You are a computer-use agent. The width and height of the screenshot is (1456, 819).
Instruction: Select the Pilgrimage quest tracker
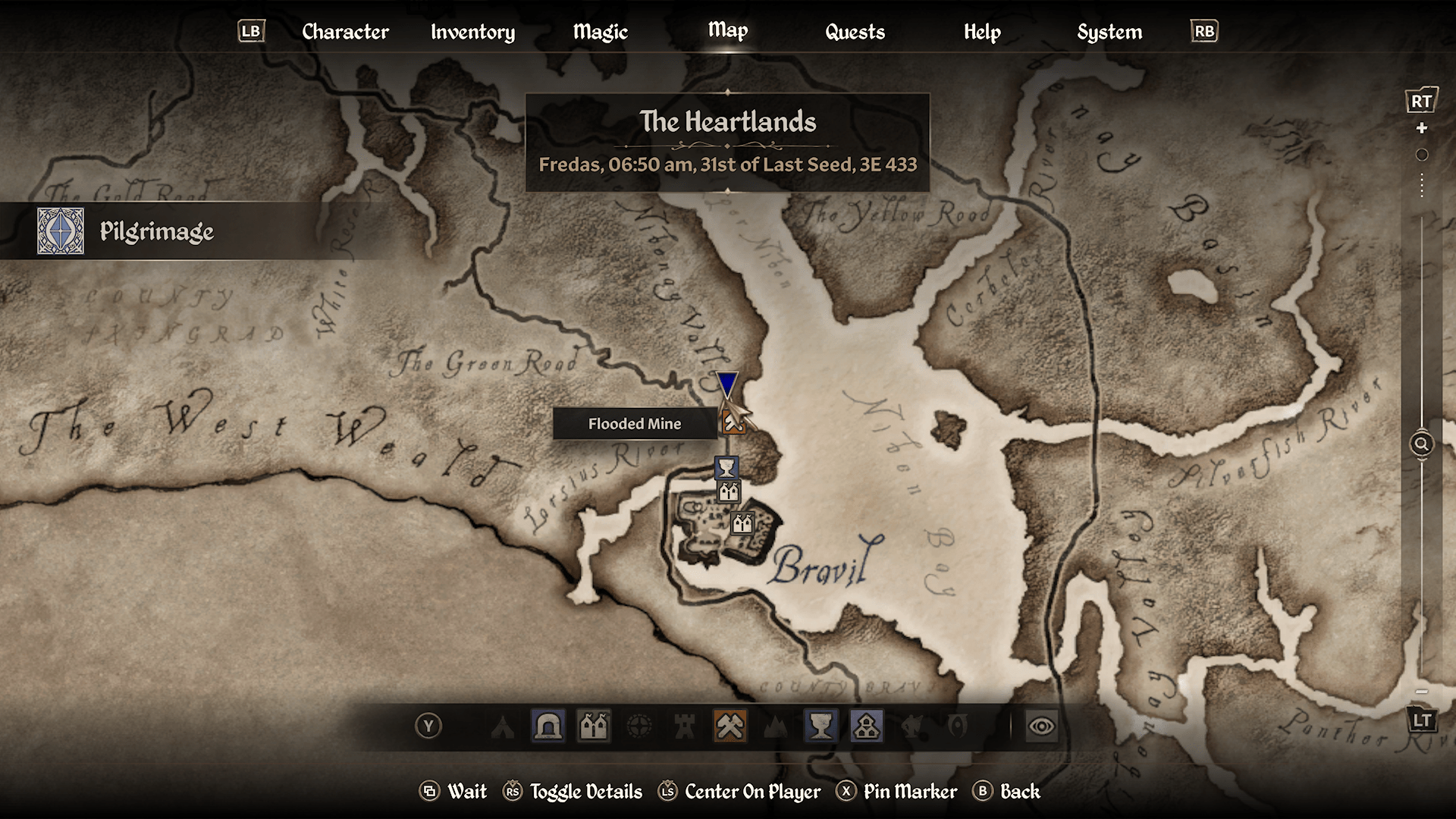click(156, 231)
